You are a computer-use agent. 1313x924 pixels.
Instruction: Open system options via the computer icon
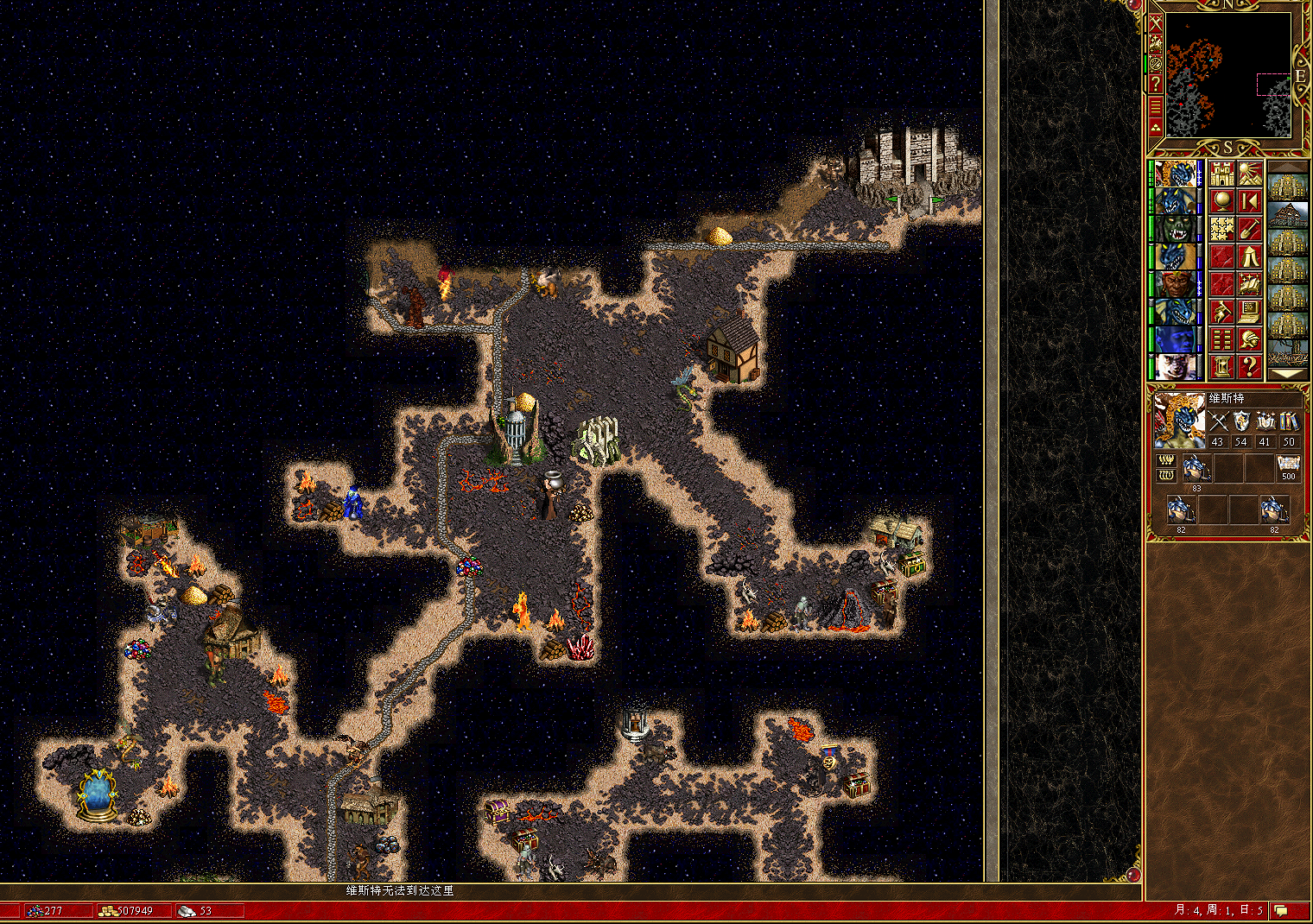1249,312
